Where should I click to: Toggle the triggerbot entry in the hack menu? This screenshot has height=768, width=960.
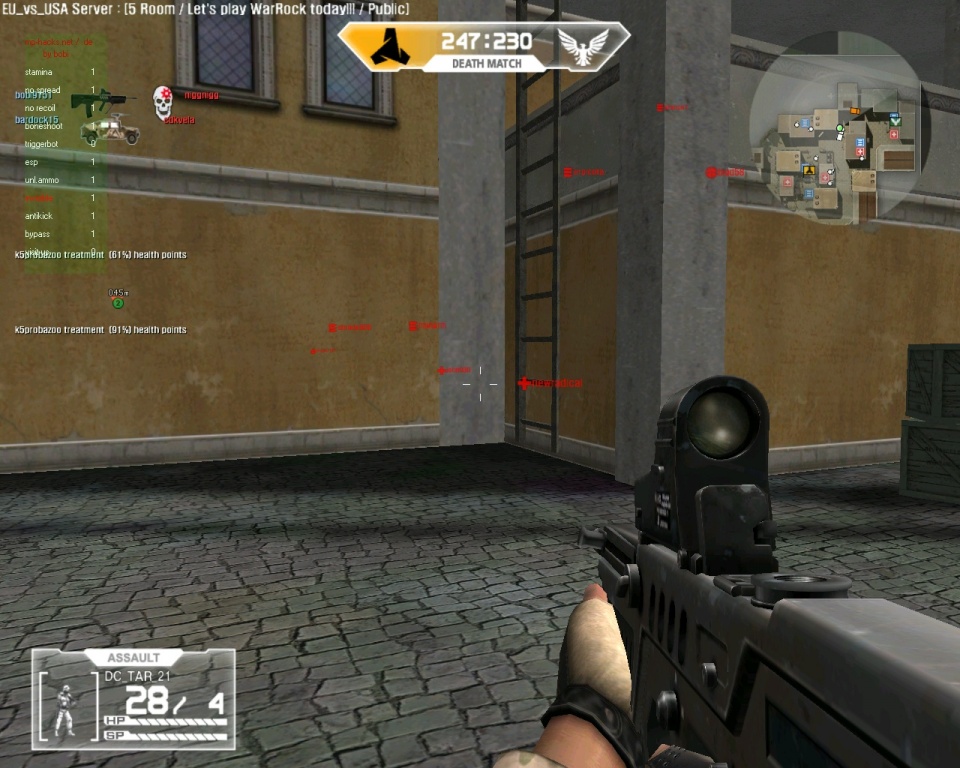42,144
